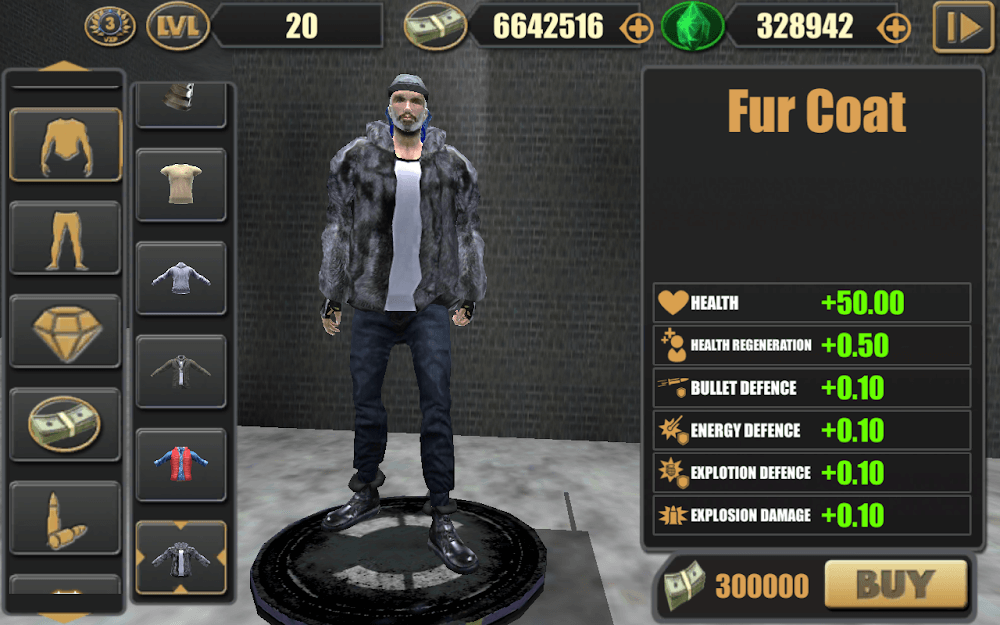
Task: Open the VIP 3 badge
Action: [111, 27]
